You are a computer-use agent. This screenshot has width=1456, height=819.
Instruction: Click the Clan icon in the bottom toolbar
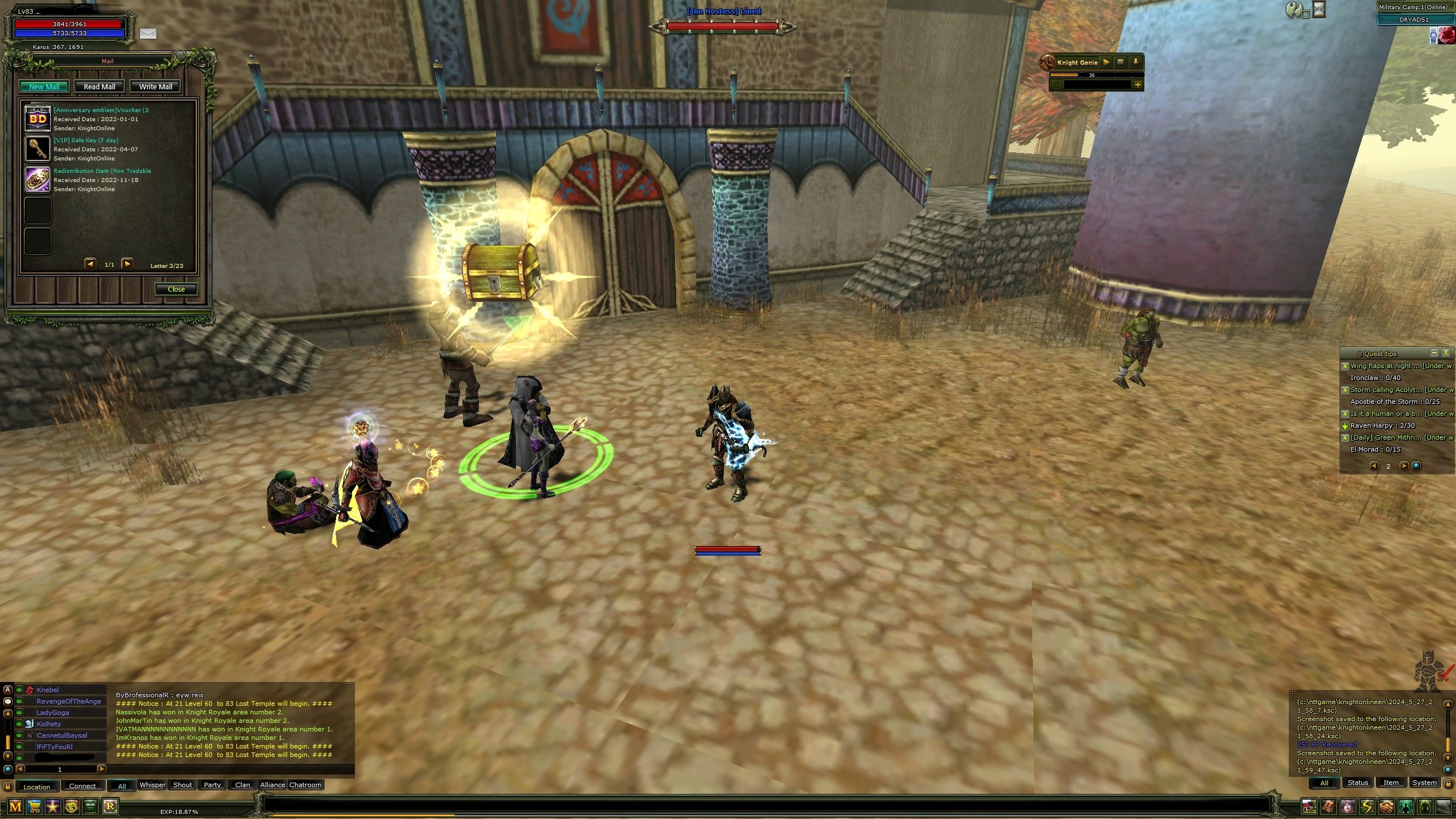tap(90, 807)
